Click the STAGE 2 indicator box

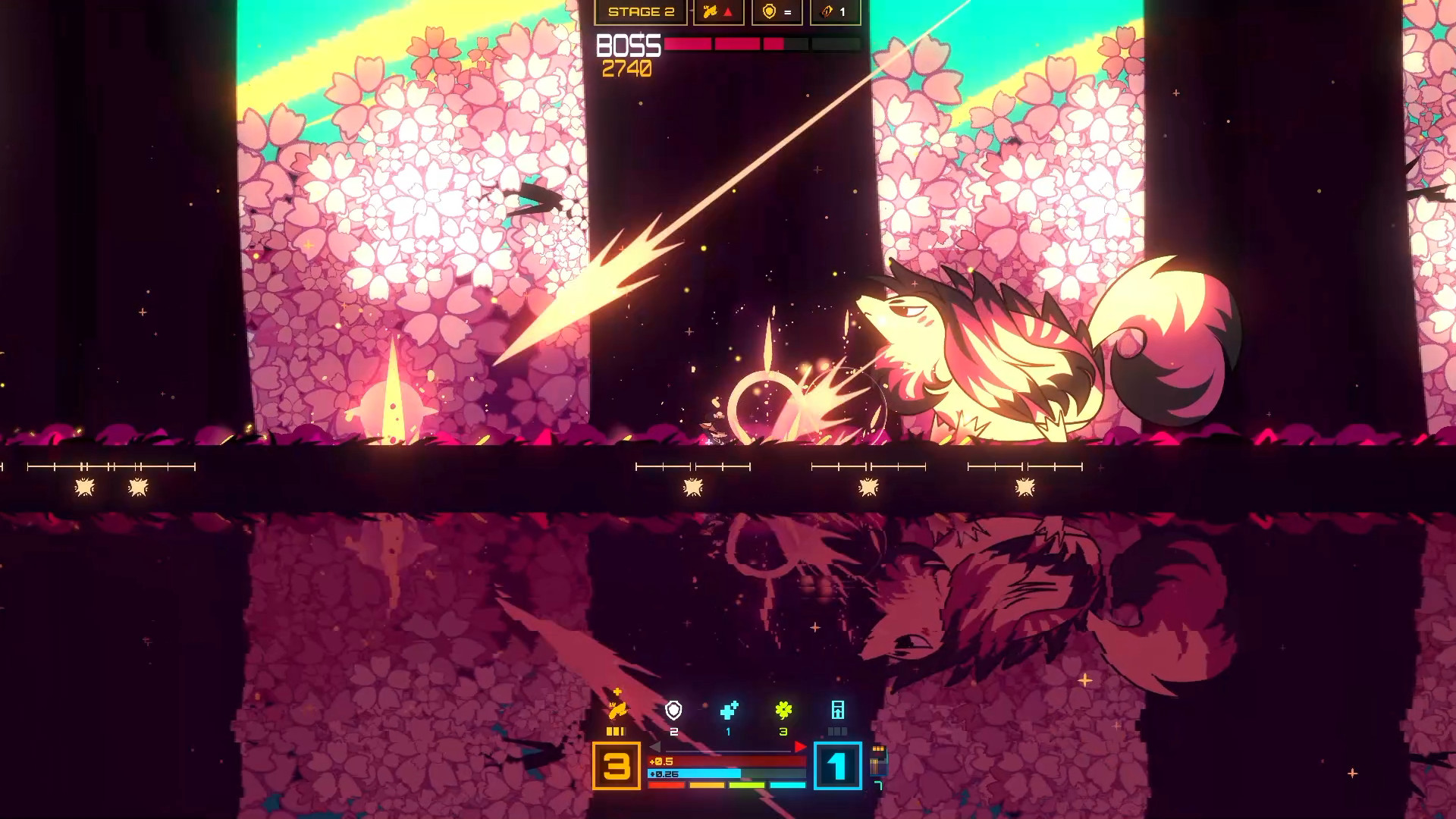point(641,12)
